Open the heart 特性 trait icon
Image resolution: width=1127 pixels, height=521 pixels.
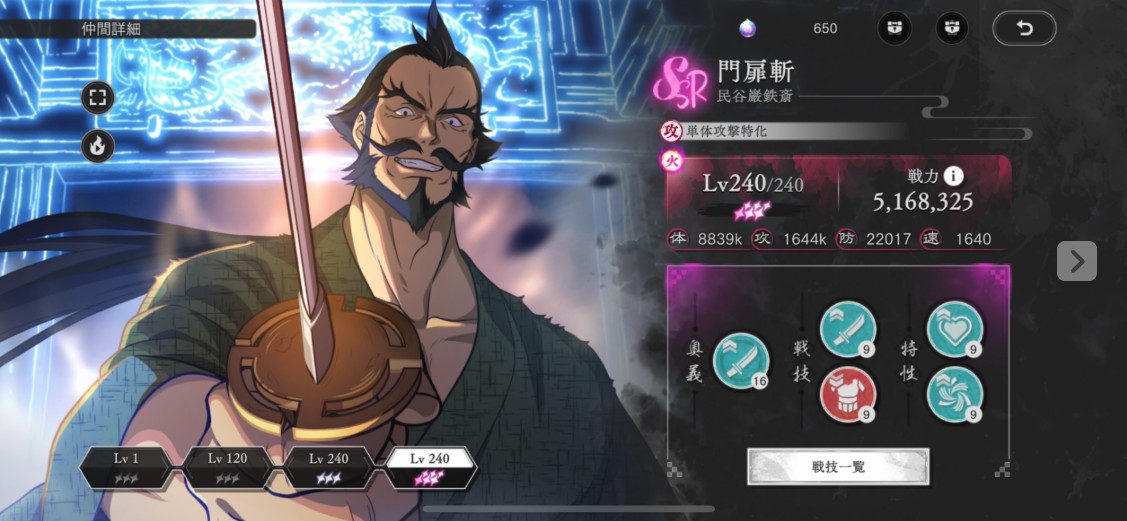point(954,328)
